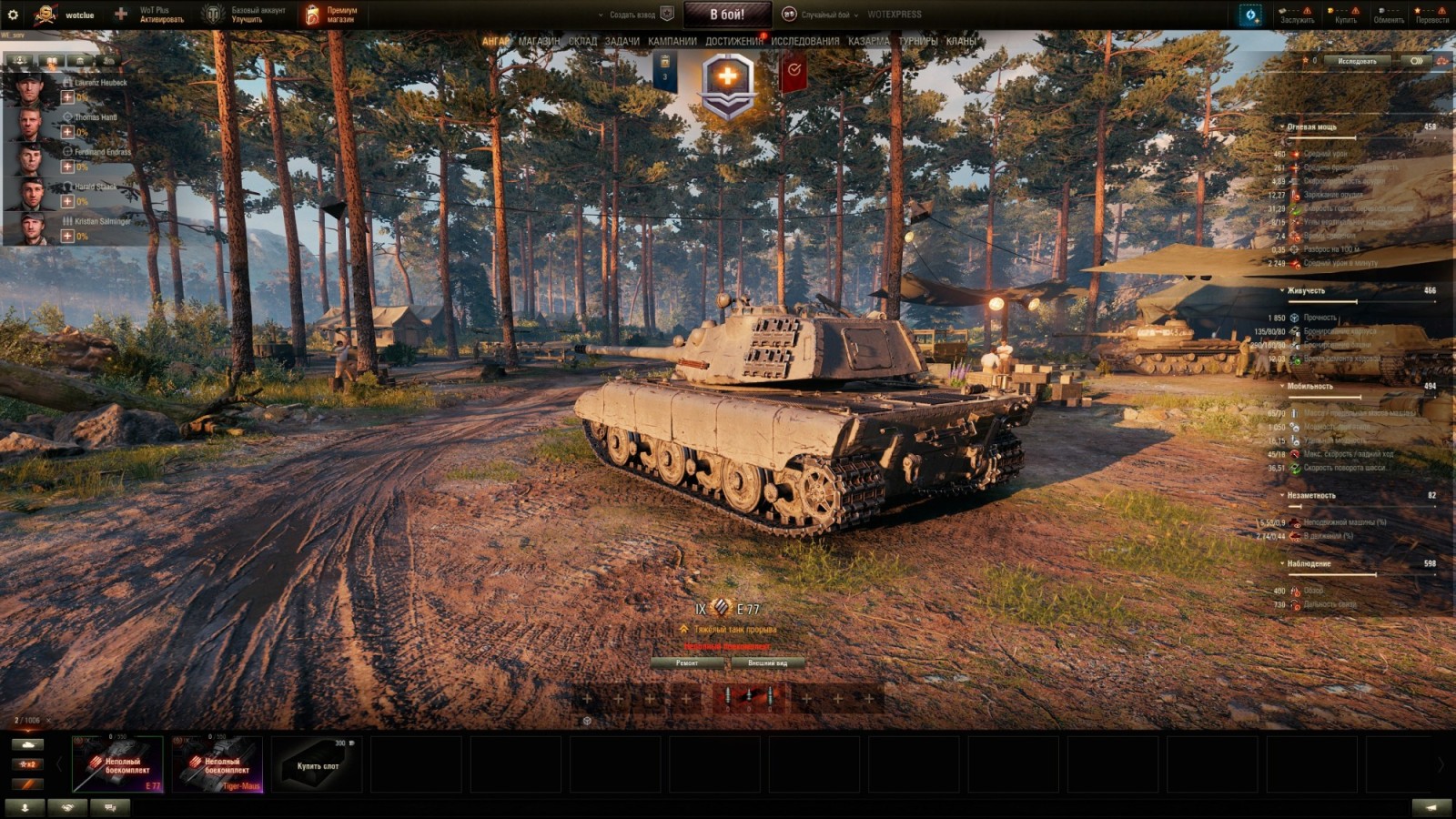Start the battle with the В бой! button

[727, 15]
